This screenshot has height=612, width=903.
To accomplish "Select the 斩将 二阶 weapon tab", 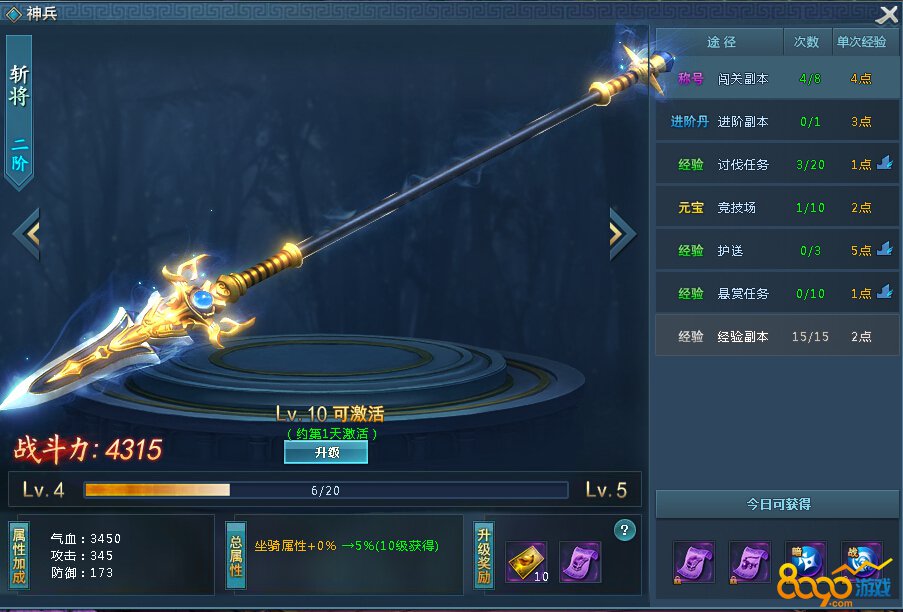I will pyautogui.click(x=19, y=112).
